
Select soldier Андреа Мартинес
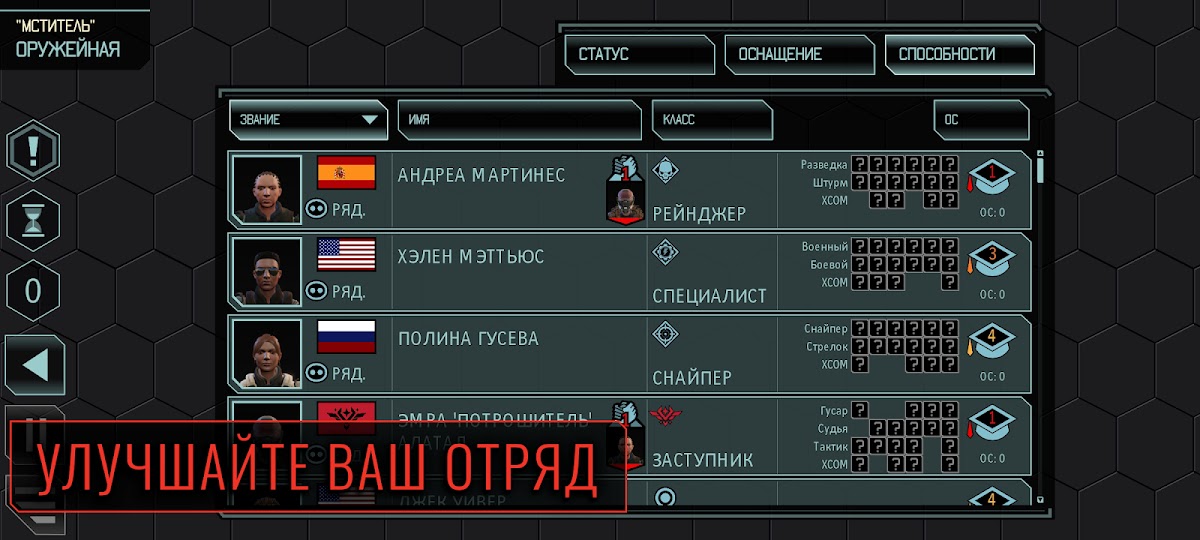point(481,176)
